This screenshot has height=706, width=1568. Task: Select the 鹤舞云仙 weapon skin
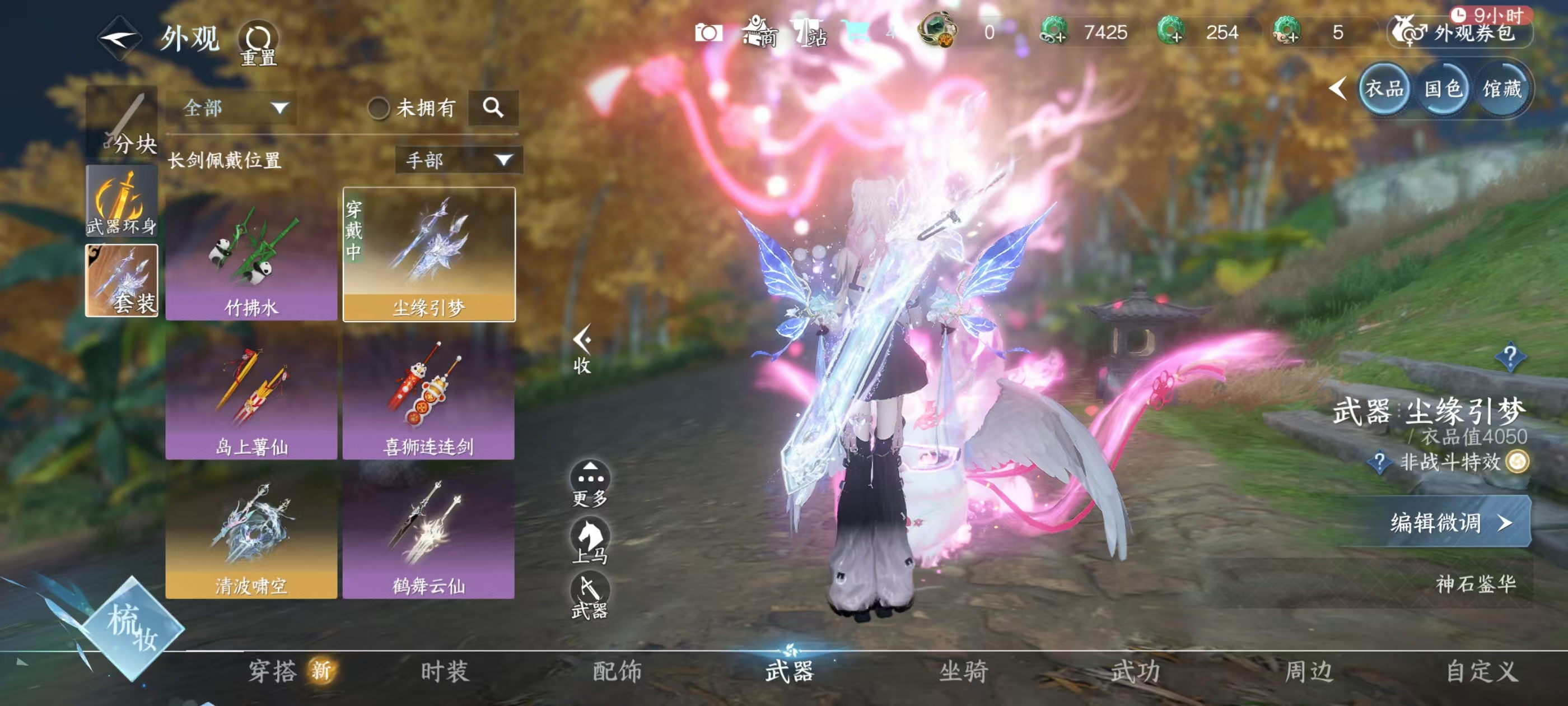pyautogui.click(x=428, y=533)
